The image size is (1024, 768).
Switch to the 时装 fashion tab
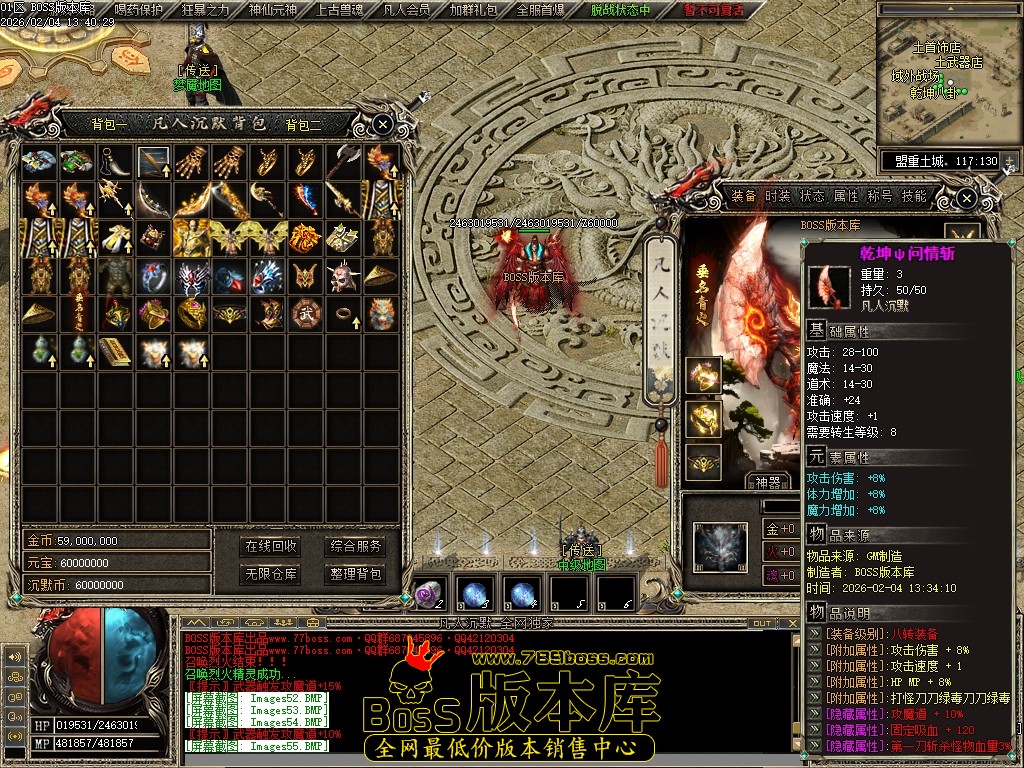click(778, 196)
